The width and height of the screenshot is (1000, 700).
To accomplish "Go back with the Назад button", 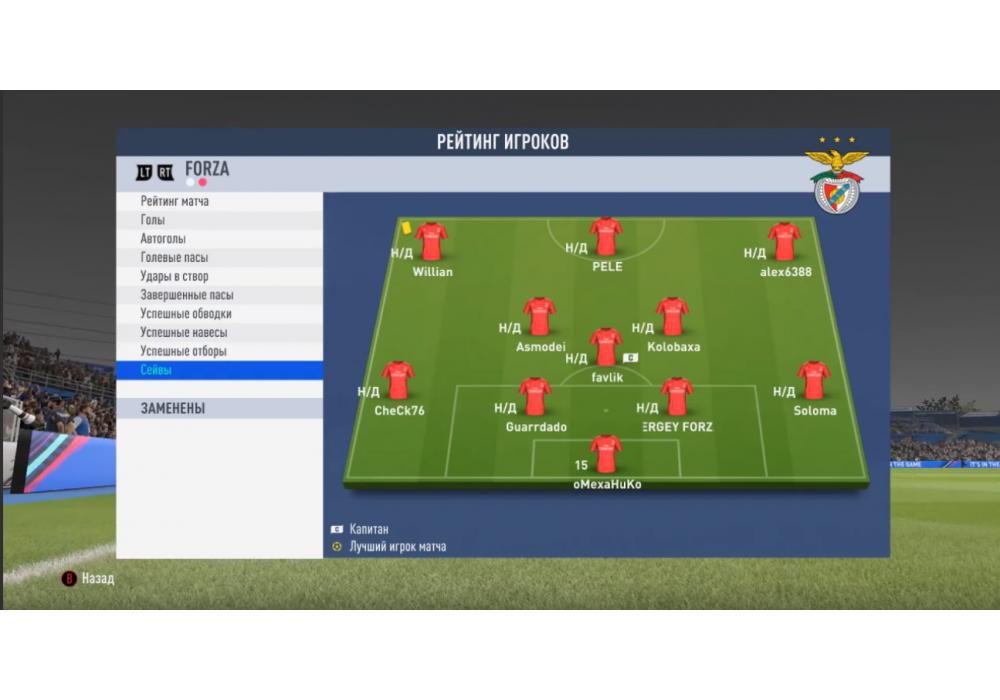I will pos(89,578).
